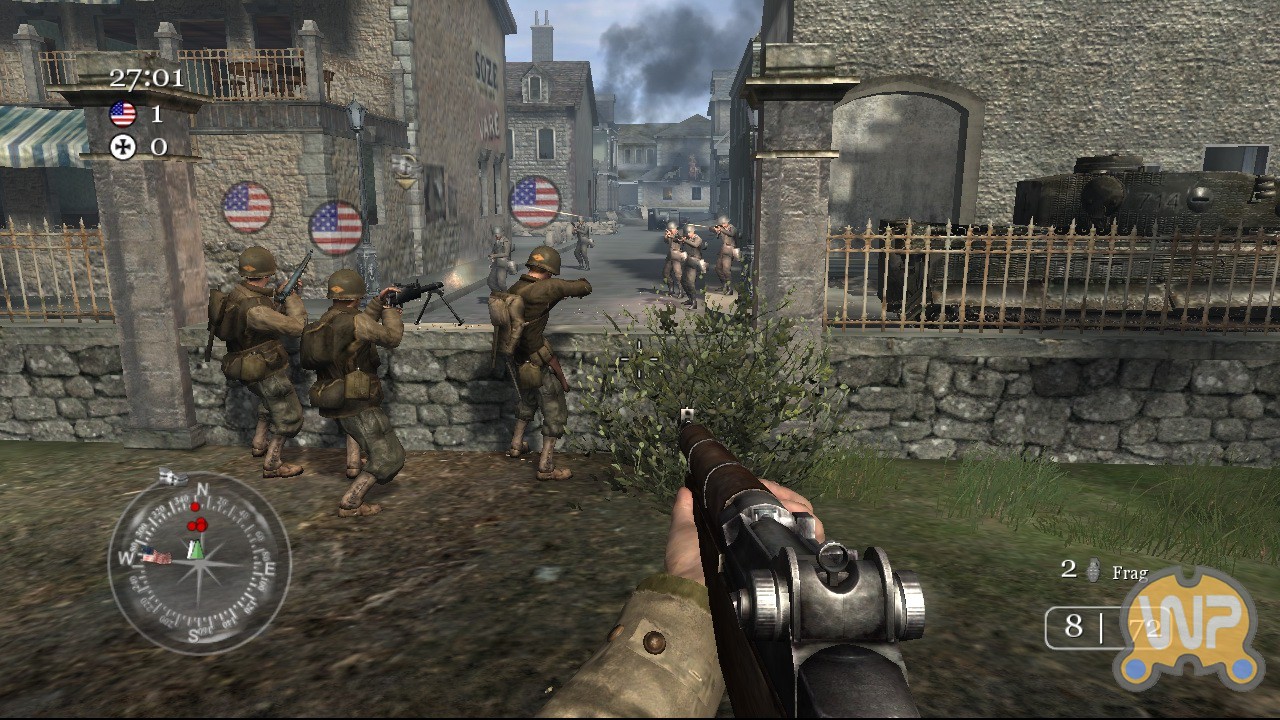Click the German cross team score icon
Screen dimensions: 1280x720
tap(123, 148)
